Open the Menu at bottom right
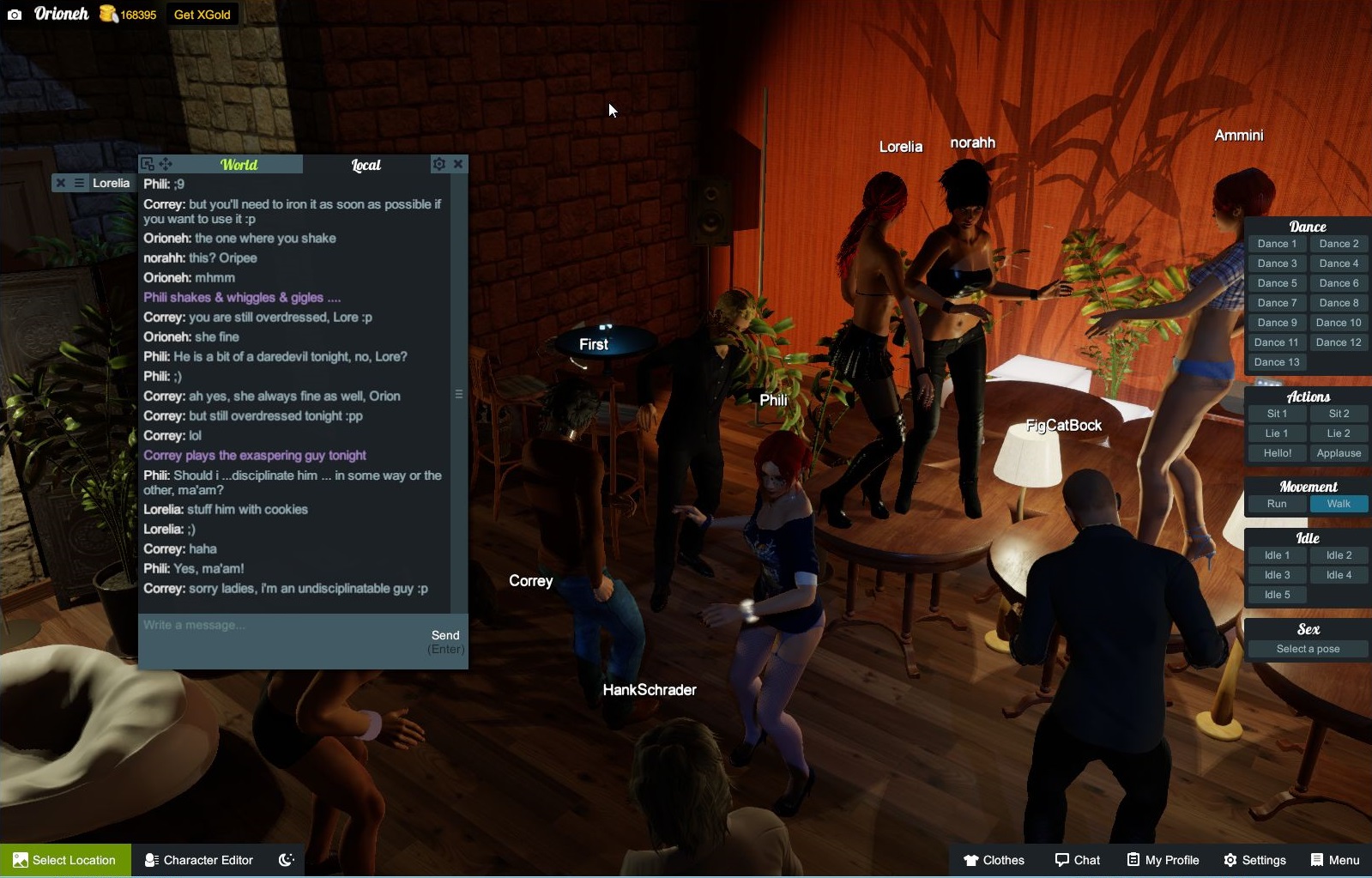The image size is (1372, 878). click(1335, 859)
